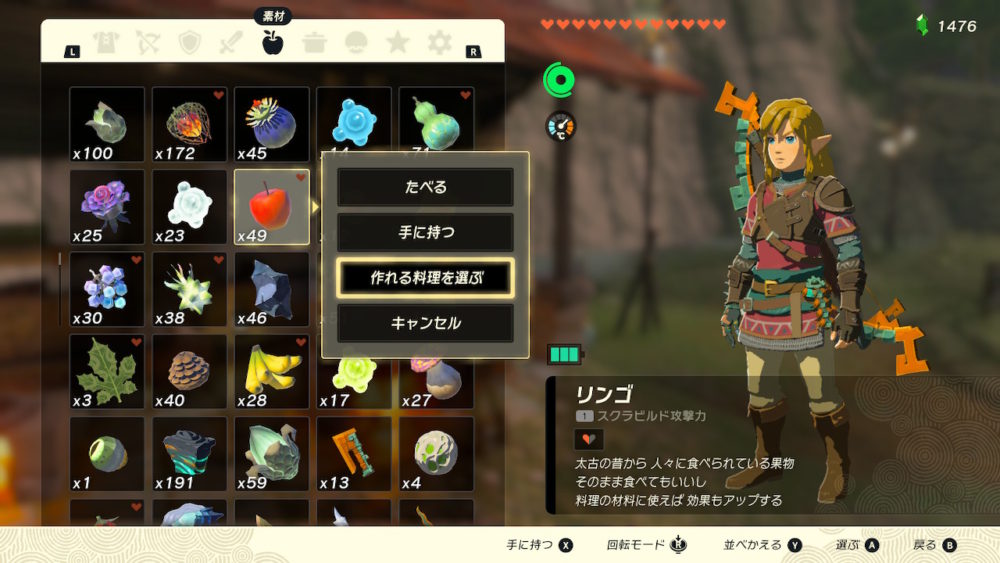Pick the blue flower cluster slot
The width and height of the screenshot is (1000, 563).
pos(107,290)
